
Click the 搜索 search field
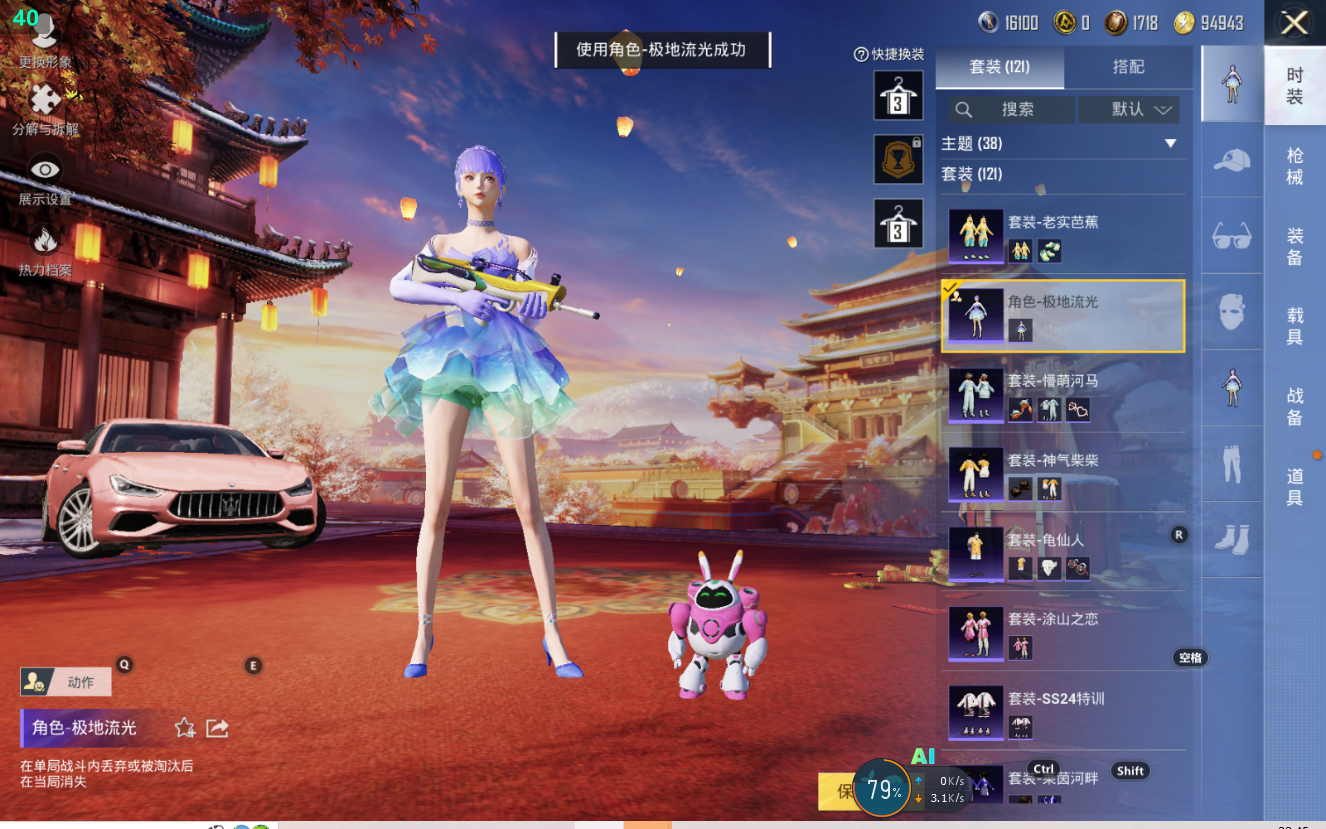pyautogui.click(x=1012, y=110)
